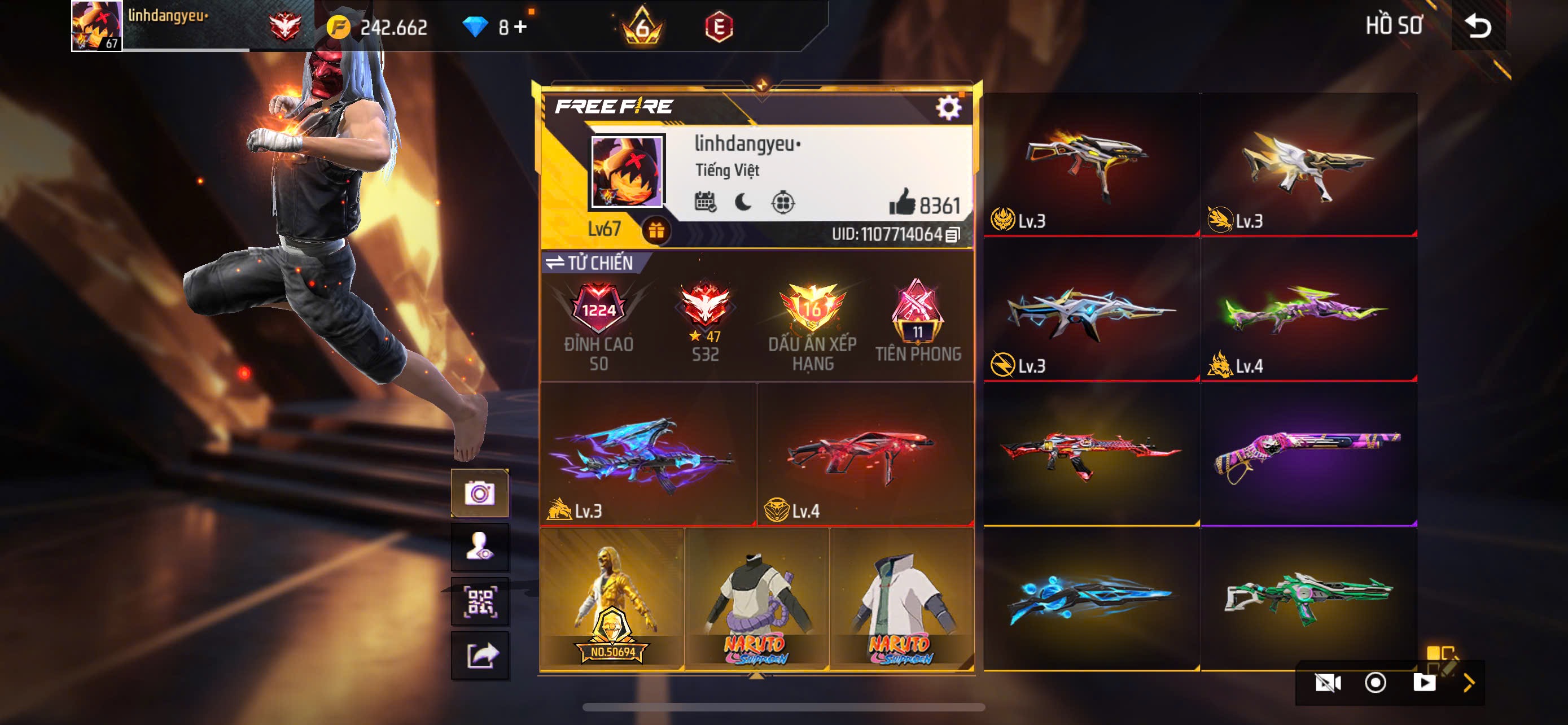The width and height of the screenshot is (1568, 725).
Task: Select the green Lv.4 dragon gun skin
Action: [x=1308, y=309]
